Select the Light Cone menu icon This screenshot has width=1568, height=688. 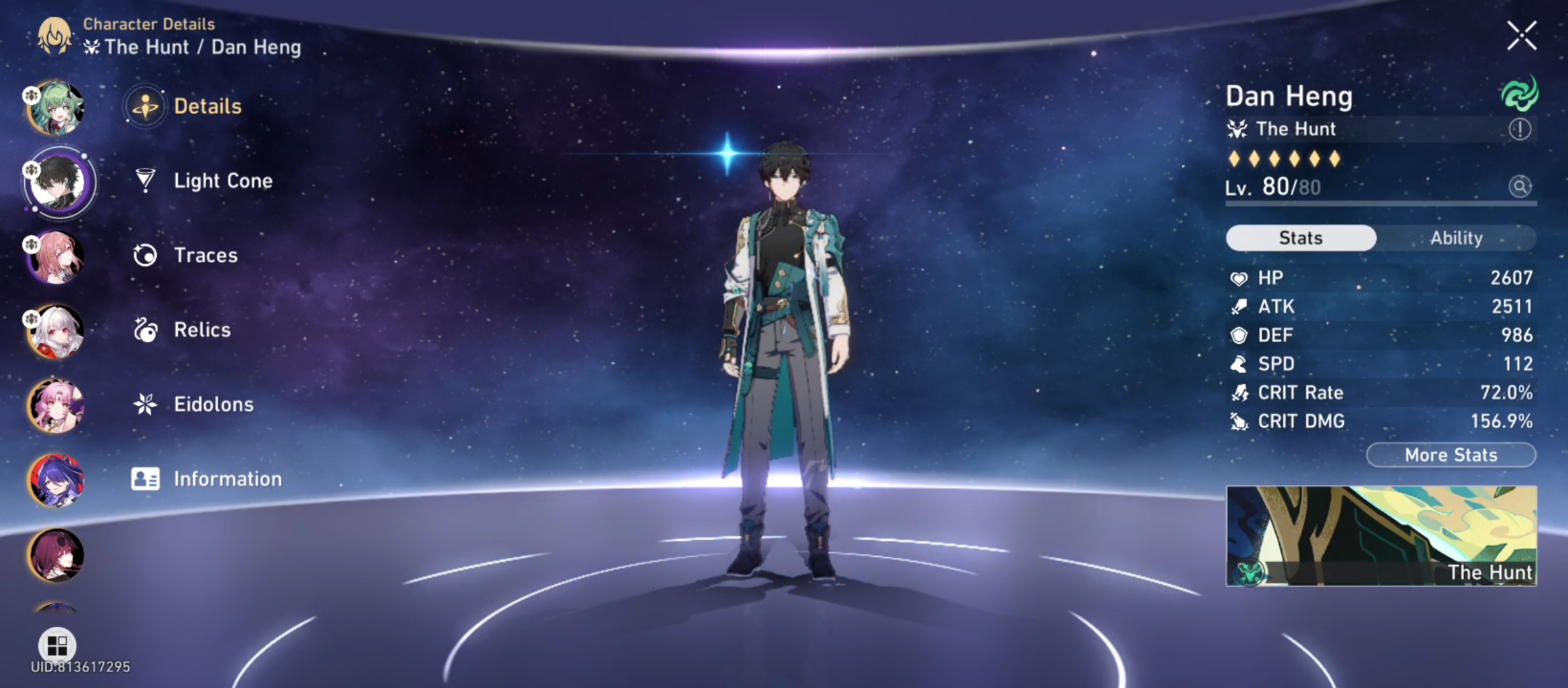[145, 181]
